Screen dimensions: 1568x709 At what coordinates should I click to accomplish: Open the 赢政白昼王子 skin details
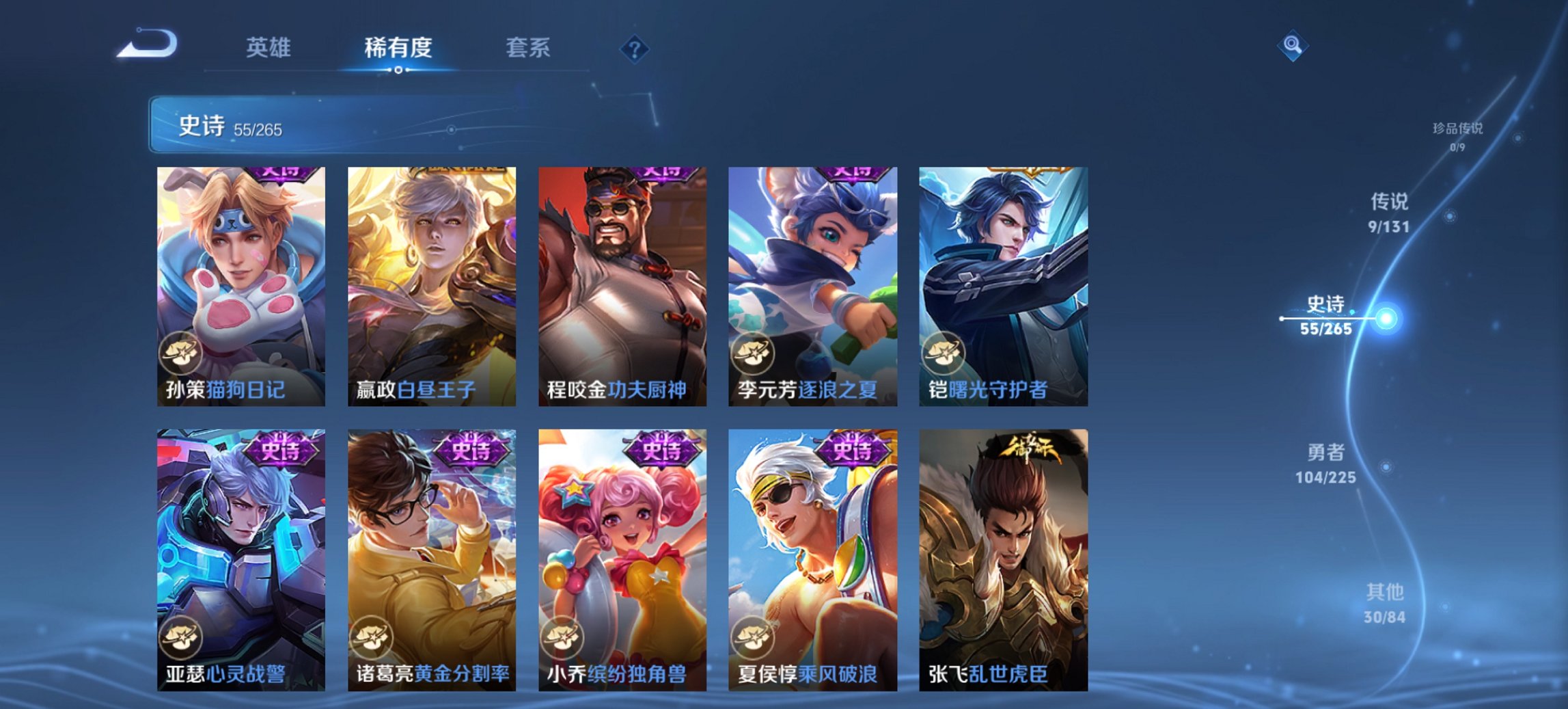[x=430, y=280]
